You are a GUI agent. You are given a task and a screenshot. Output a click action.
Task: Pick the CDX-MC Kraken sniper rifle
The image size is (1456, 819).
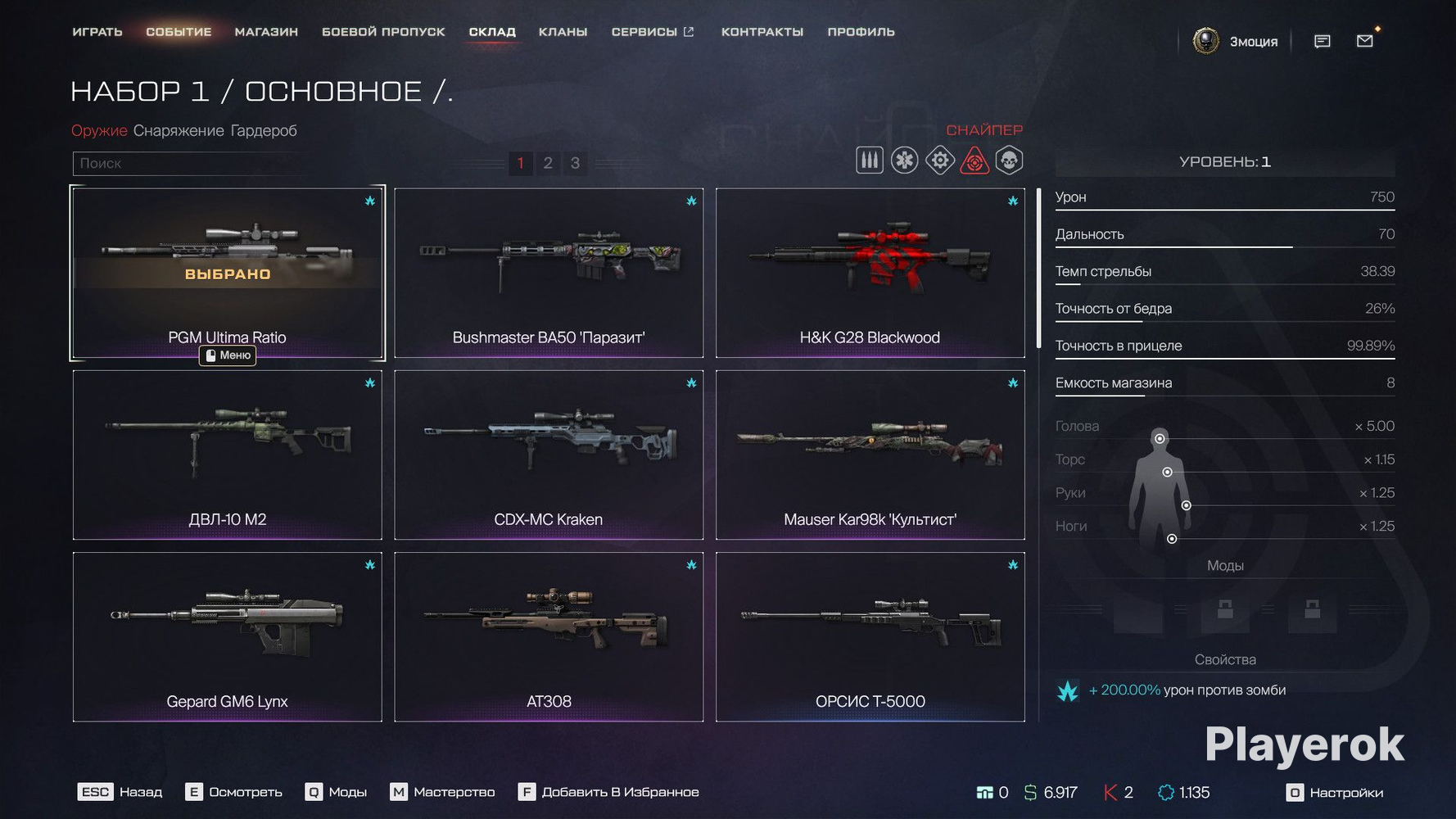[549, 455]
